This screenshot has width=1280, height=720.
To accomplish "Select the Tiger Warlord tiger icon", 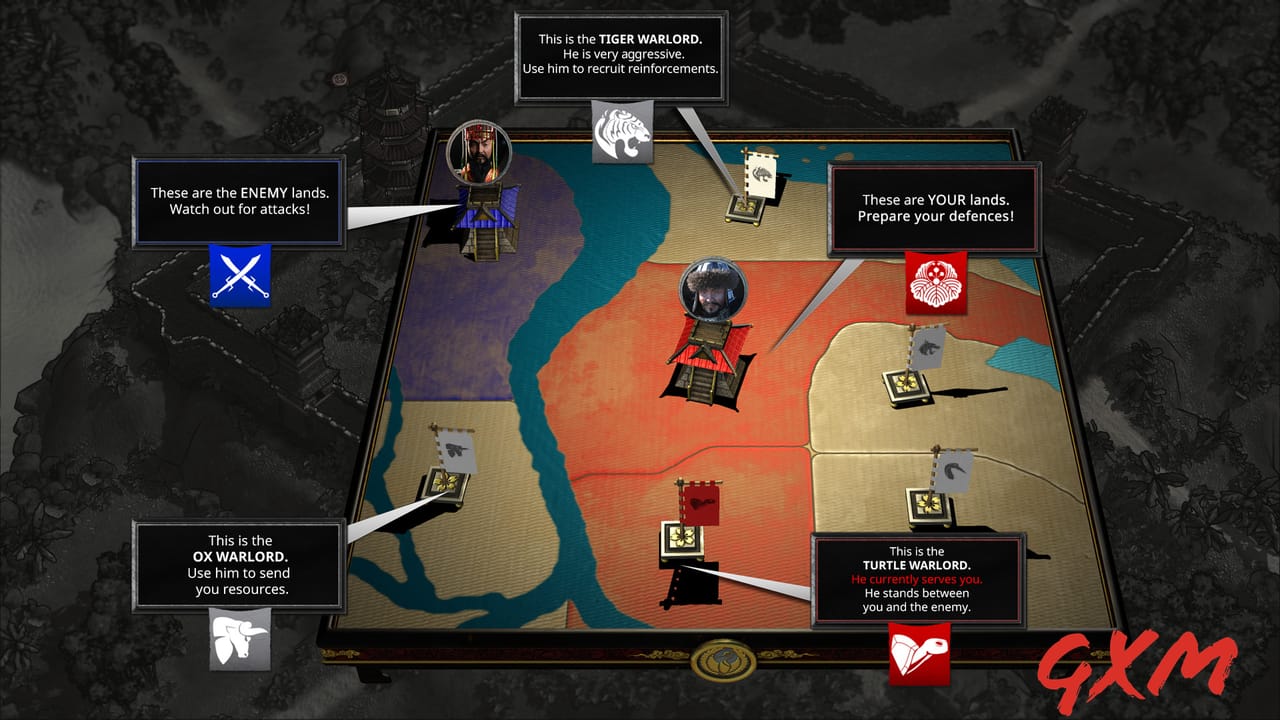I will click(623, 130).
